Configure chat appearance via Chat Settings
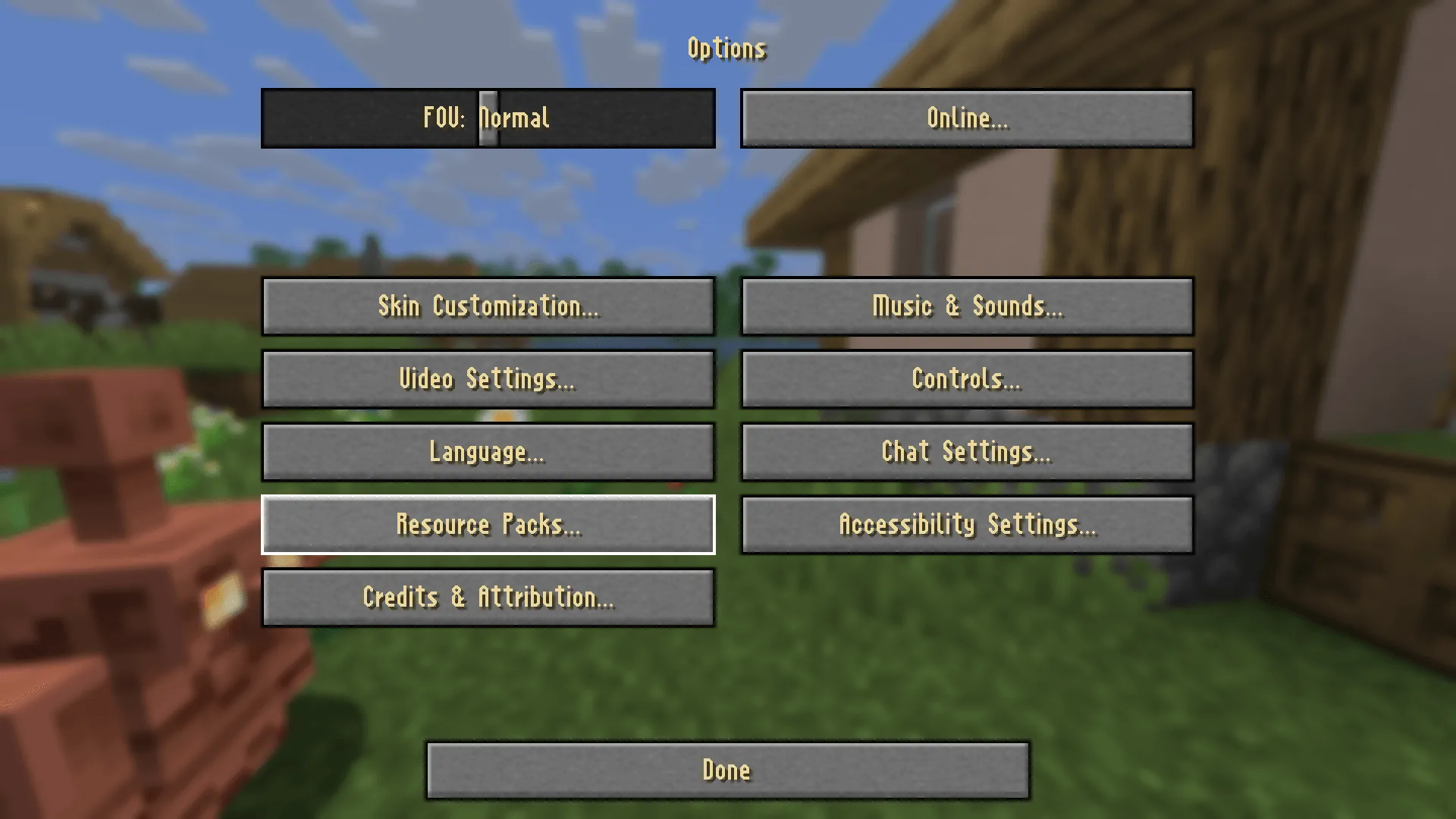This screenshot has height=819, width=1456. (x=968, y=451)
